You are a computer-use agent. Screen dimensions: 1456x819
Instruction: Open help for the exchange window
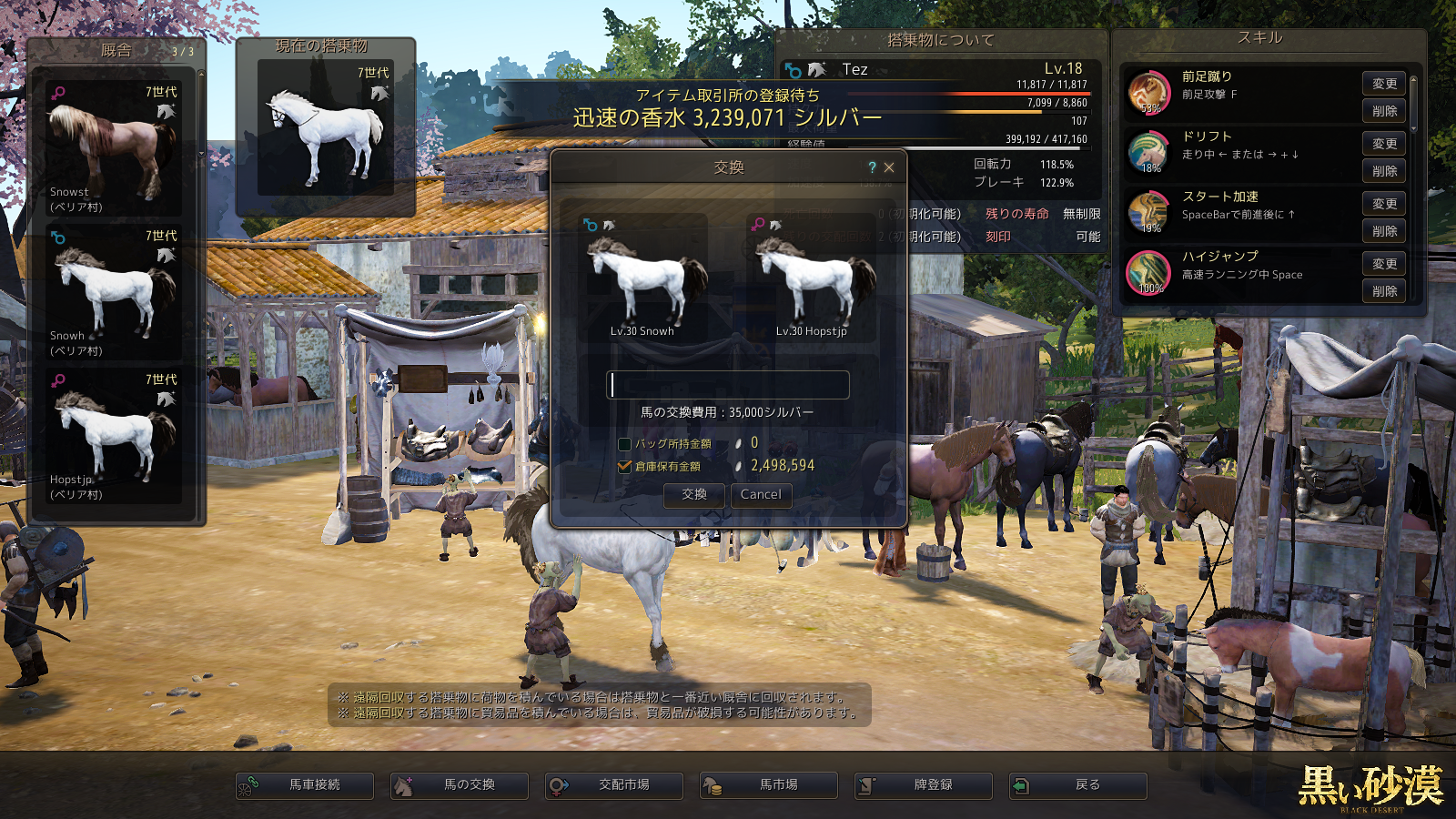click(872, 167)
